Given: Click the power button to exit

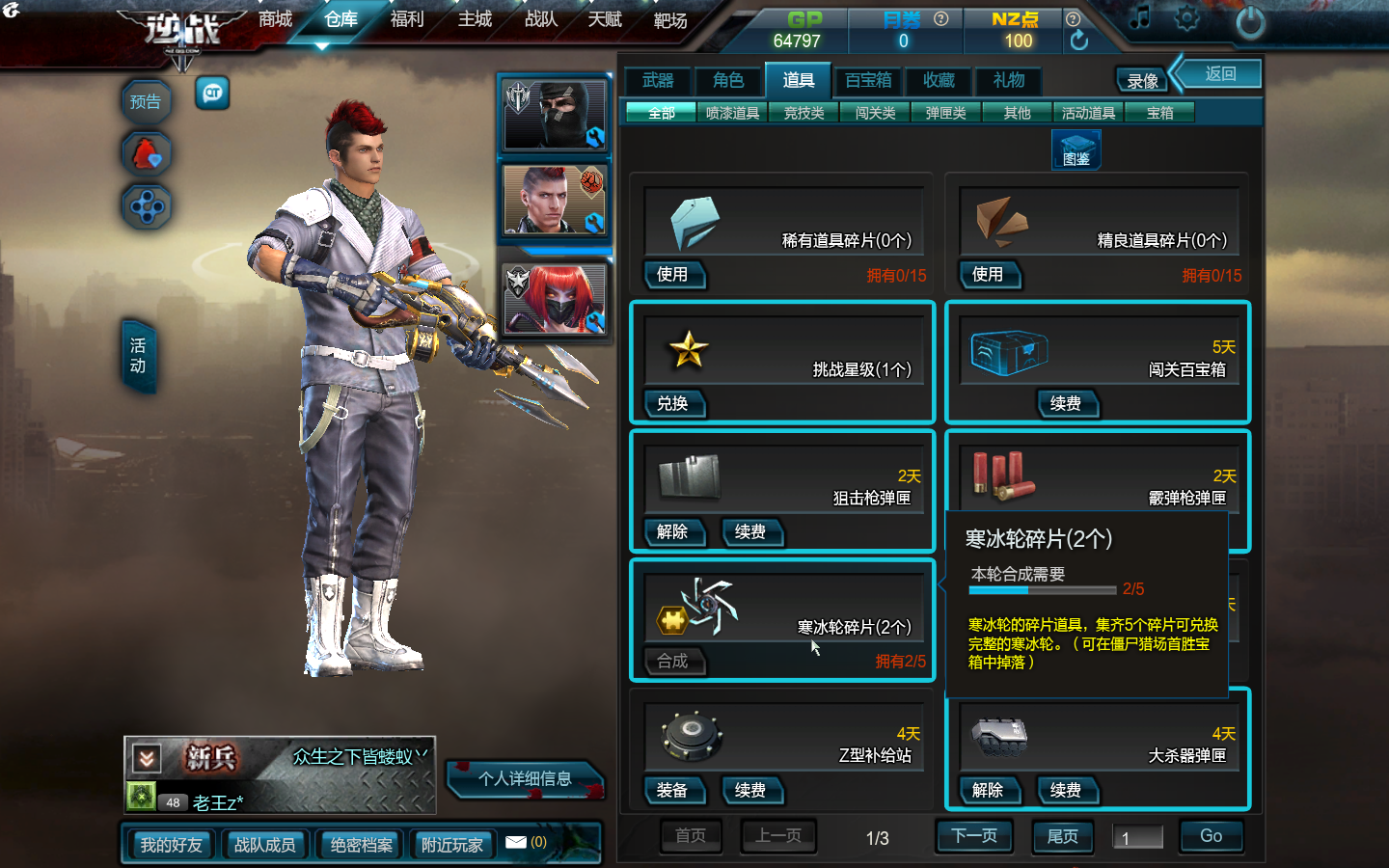Looking at the screenshot, I should point(1250,22).
